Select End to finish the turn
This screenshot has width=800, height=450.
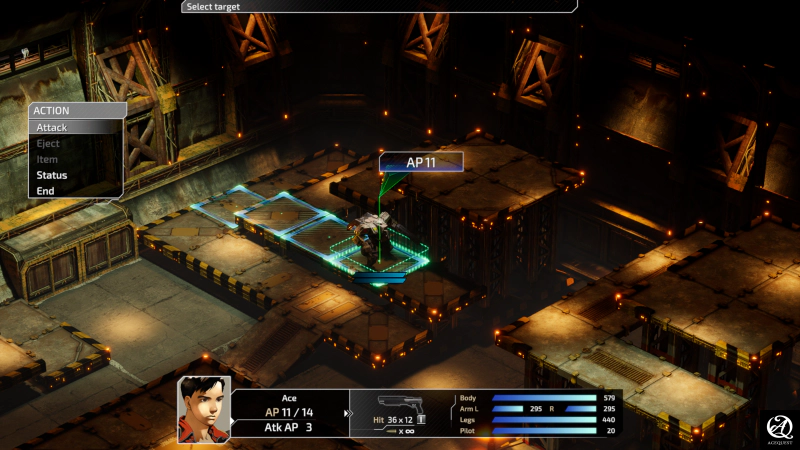pos(46,191)
